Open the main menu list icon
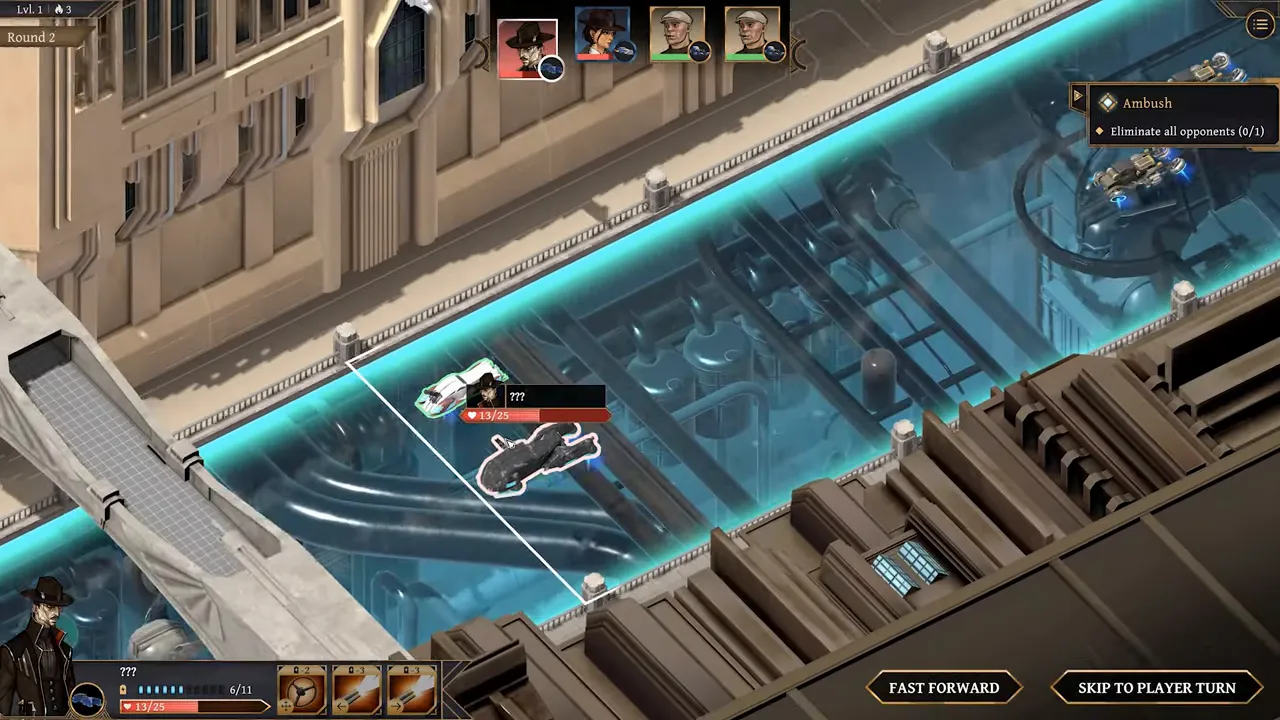Screen dimensions: 1280x720 click(1259, 26)
